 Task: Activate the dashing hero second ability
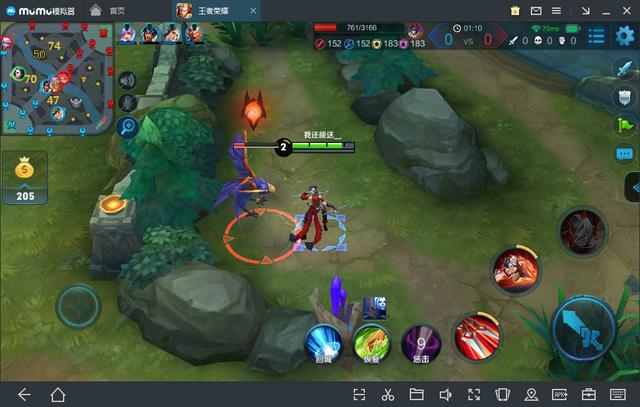[x=516, y=266]
